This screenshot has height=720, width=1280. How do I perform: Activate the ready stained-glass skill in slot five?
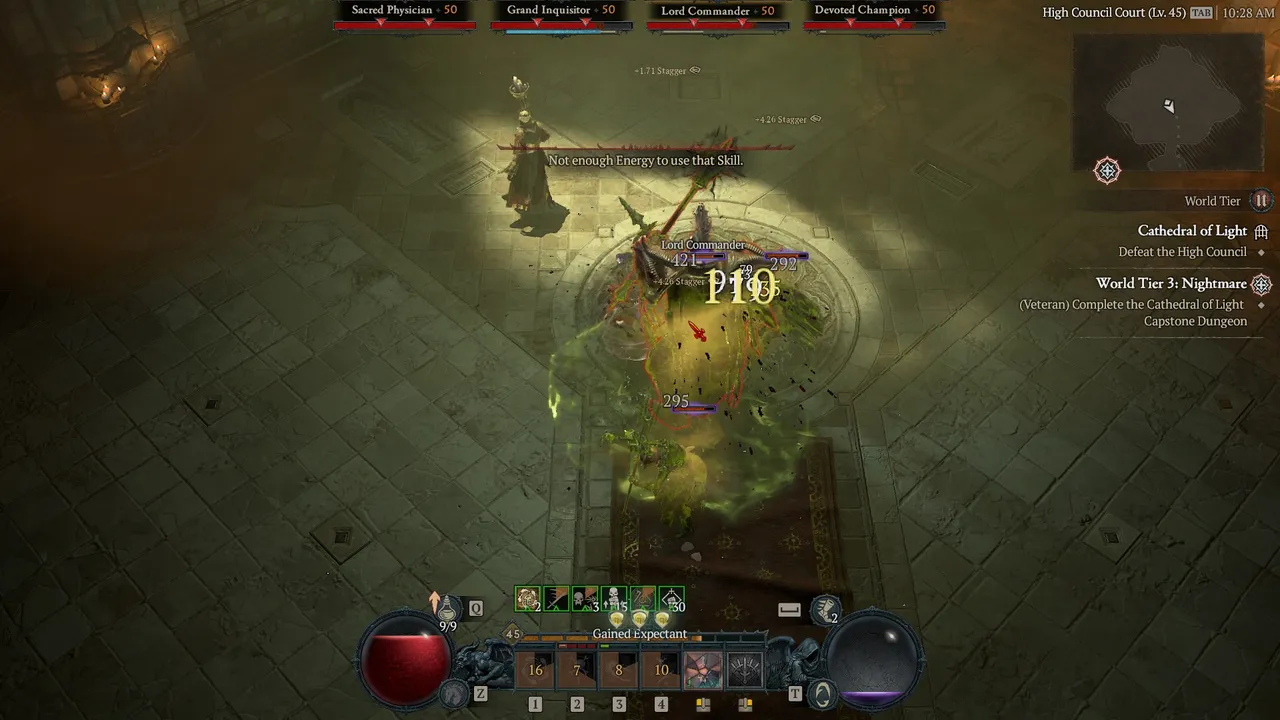(x=703, y=670)
